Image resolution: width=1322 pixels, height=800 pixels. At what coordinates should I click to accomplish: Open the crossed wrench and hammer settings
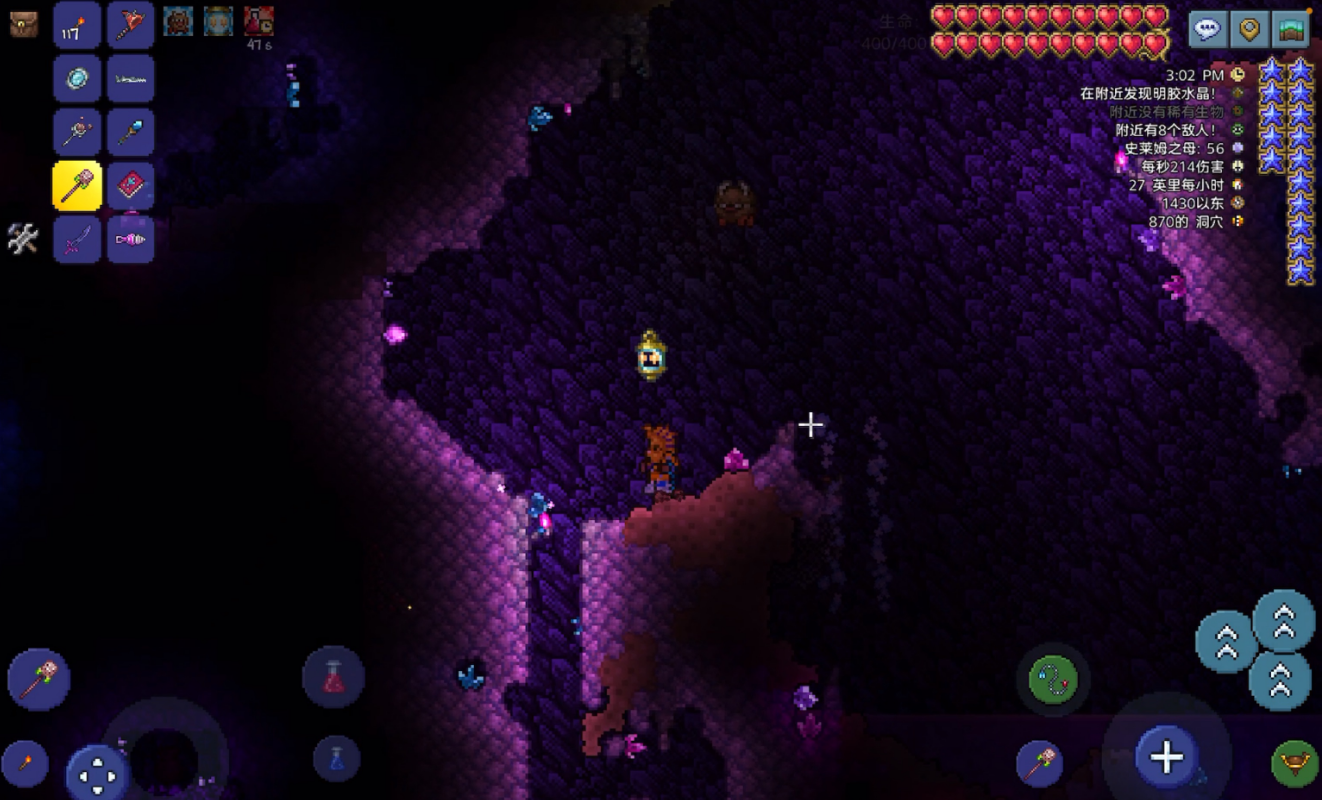[23, 238]
